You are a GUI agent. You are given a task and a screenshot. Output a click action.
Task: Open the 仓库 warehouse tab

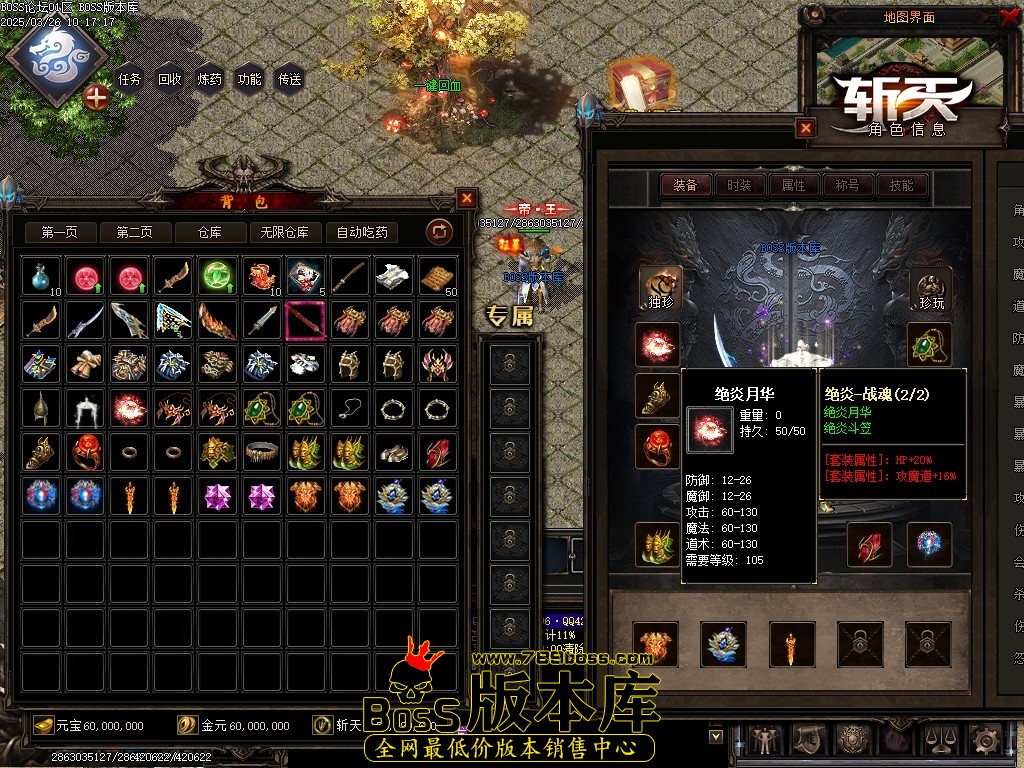tap(209, 233)
